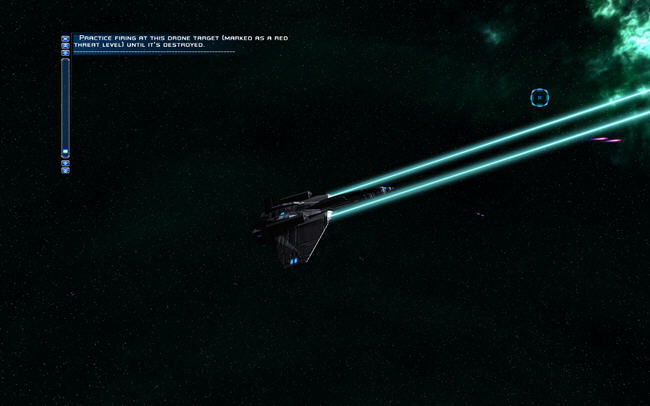Click the scroll-up arrow directly above the scrollbar track
The image size is (650, 406).
coord(66,53)
